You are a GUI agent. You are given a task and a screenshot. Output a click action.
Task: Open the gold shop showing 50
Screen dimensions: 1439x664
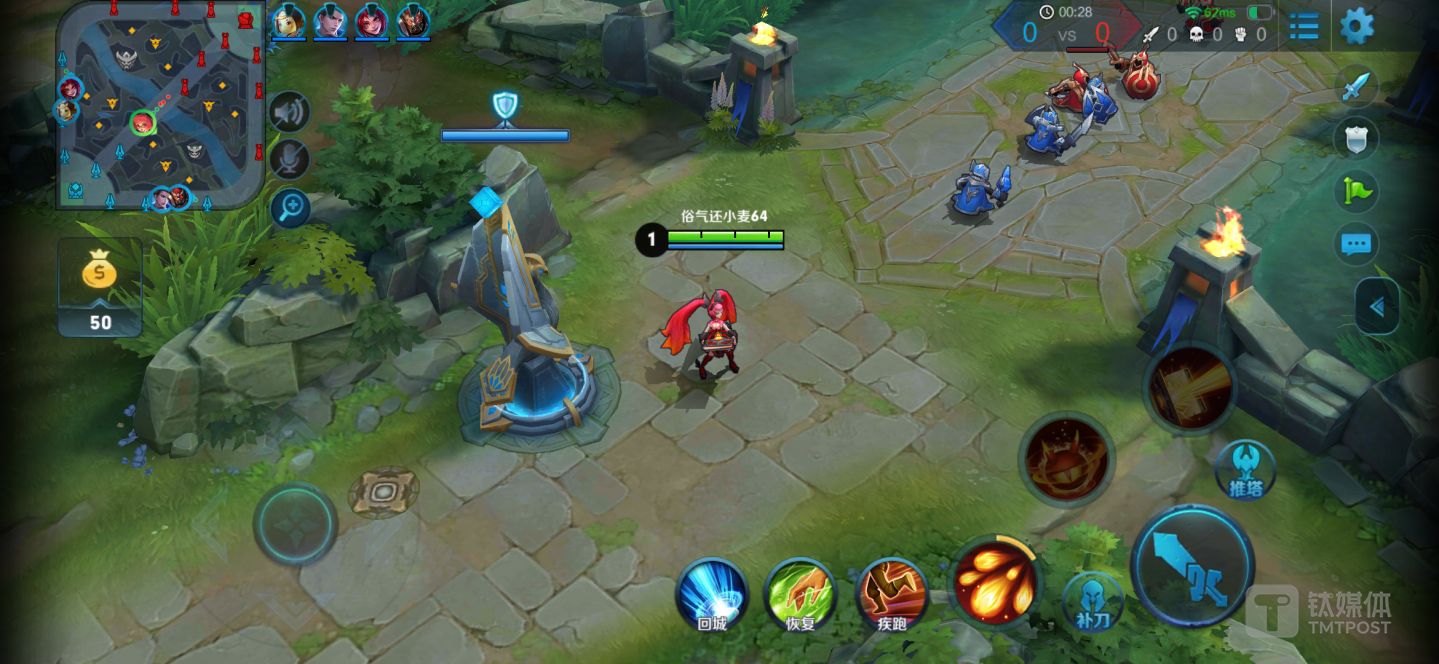100,287
